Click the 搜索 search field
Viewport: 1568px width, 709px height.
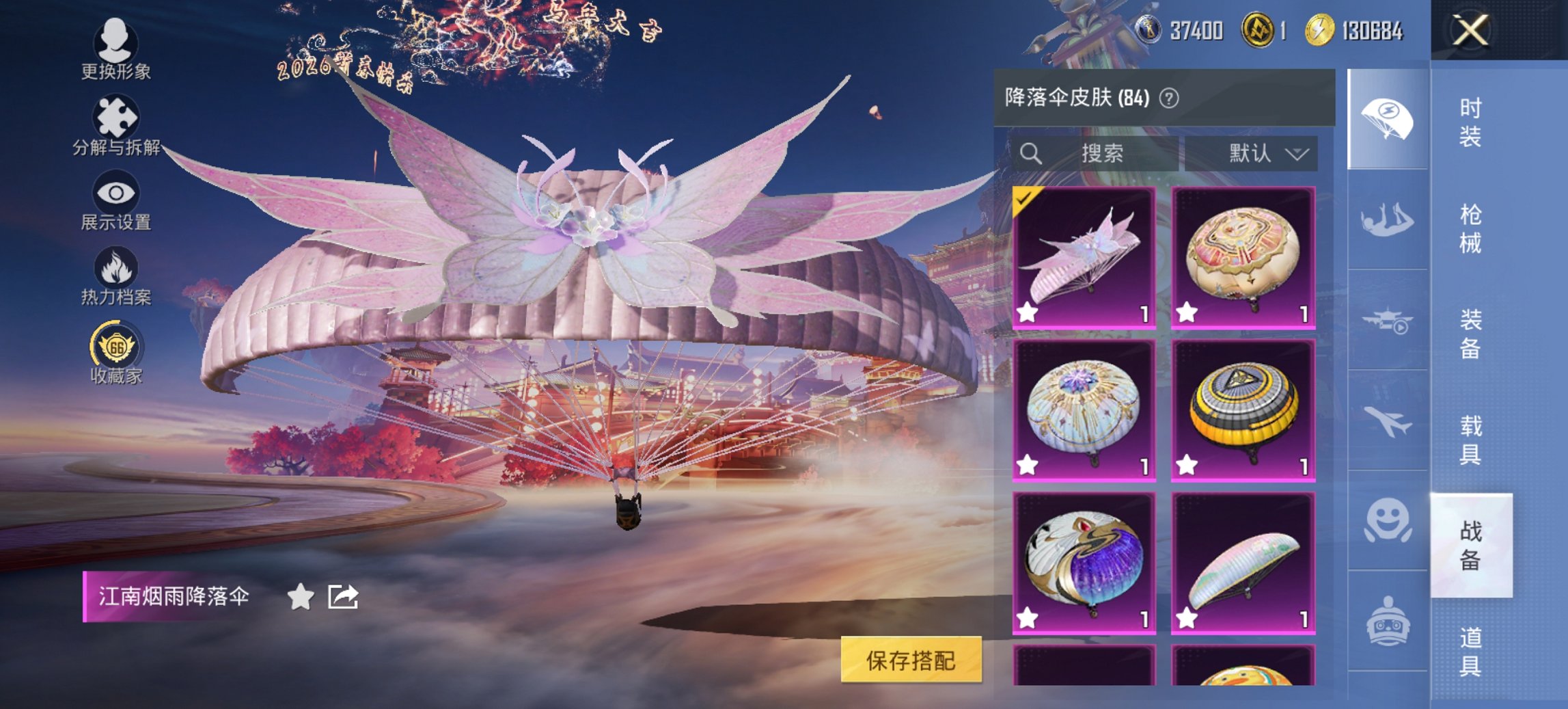[1097, 154]
